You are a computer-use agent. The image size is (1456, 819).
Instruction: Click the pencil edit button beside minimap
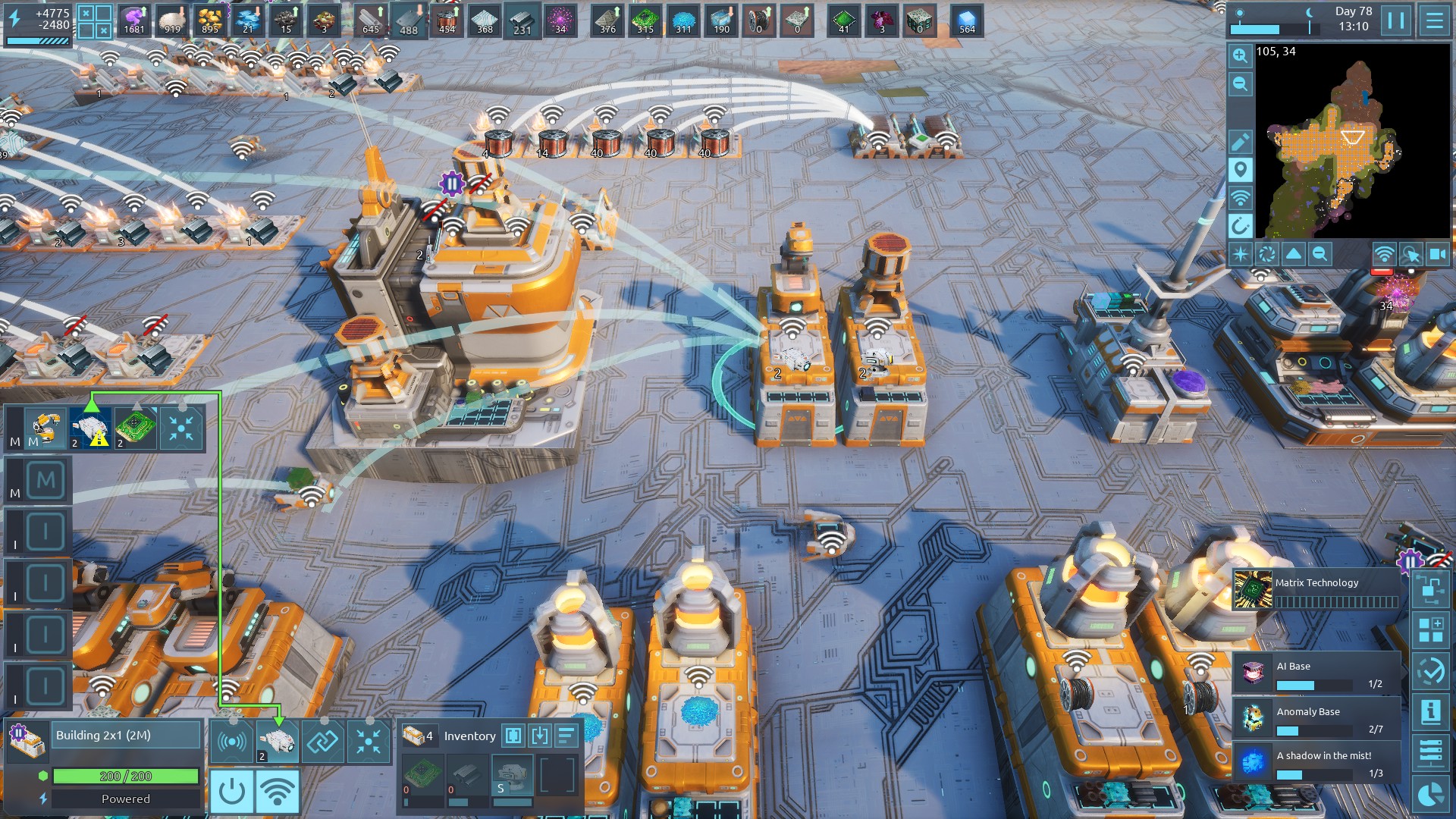point(1240,142)
